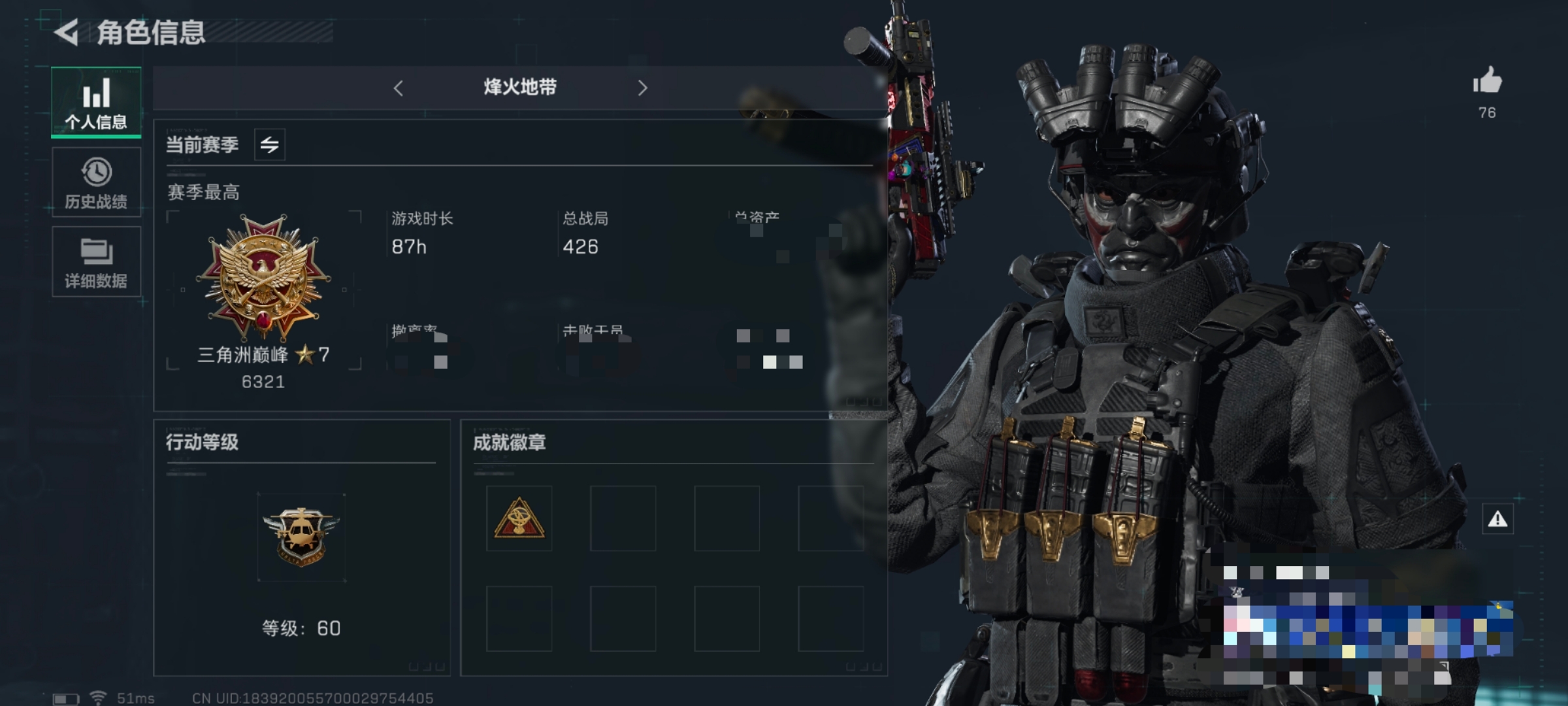The image size is (1568, 706).
Task: Open the 详细数据 tab
Action: (x=96, y=261)
